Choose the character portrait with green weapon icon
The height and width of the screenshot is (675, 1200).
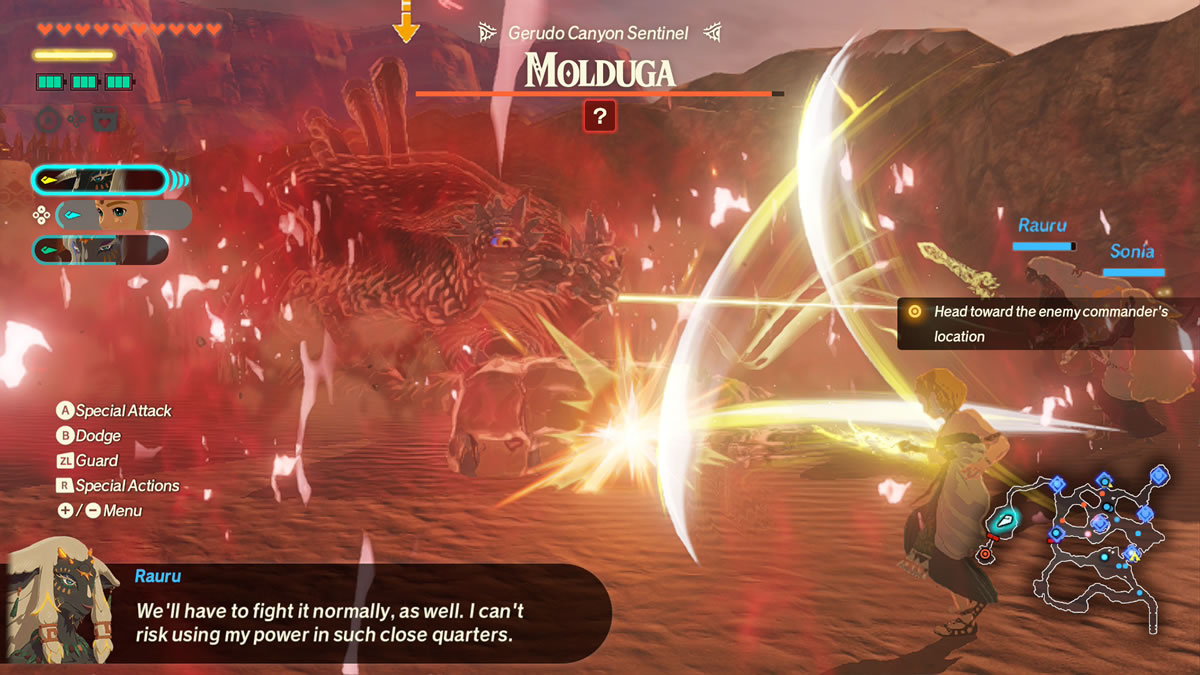pyautogui.click(x=100, y=250)
